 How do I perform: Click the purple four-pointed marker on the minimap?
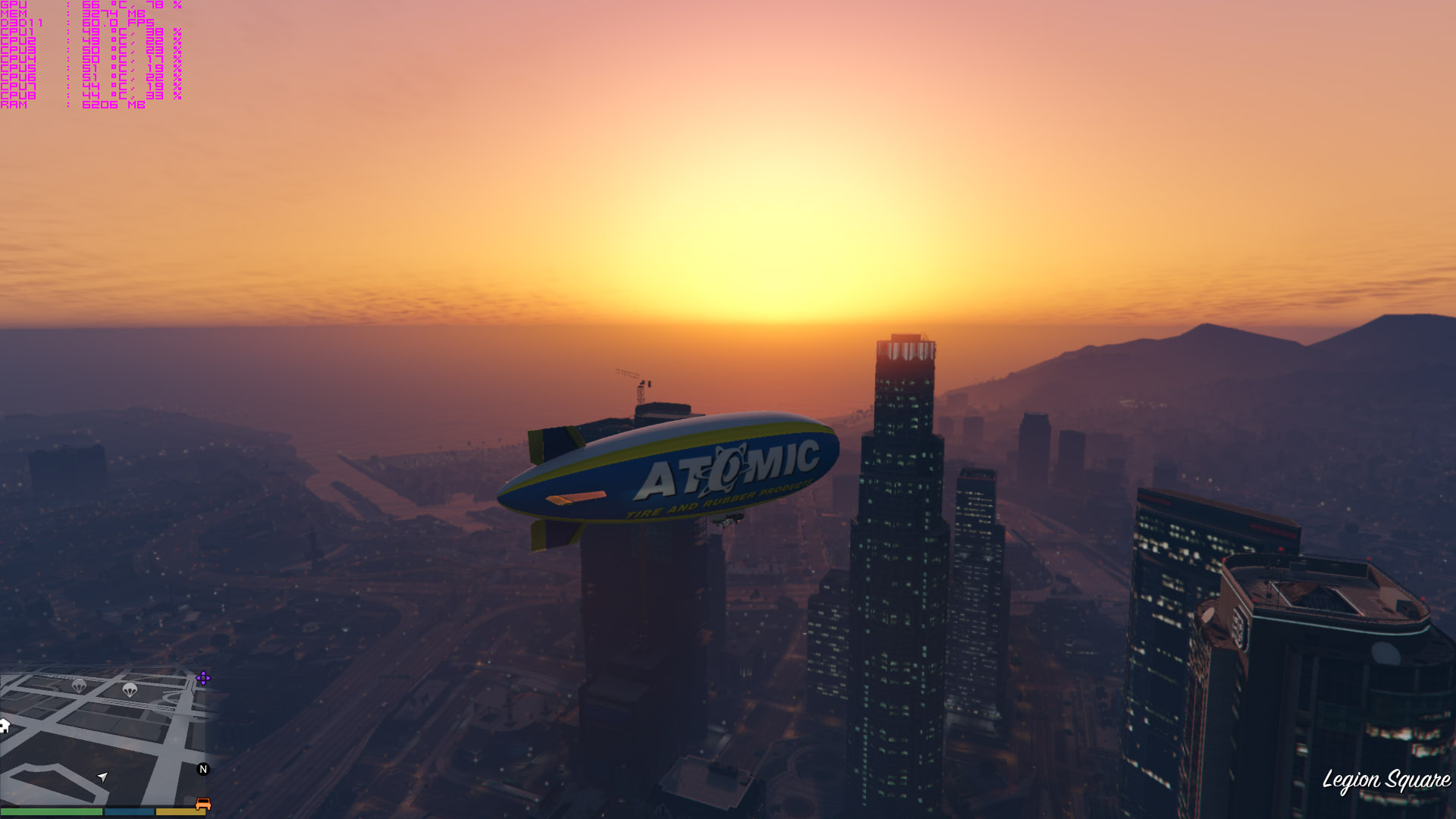tap(202, 678)
